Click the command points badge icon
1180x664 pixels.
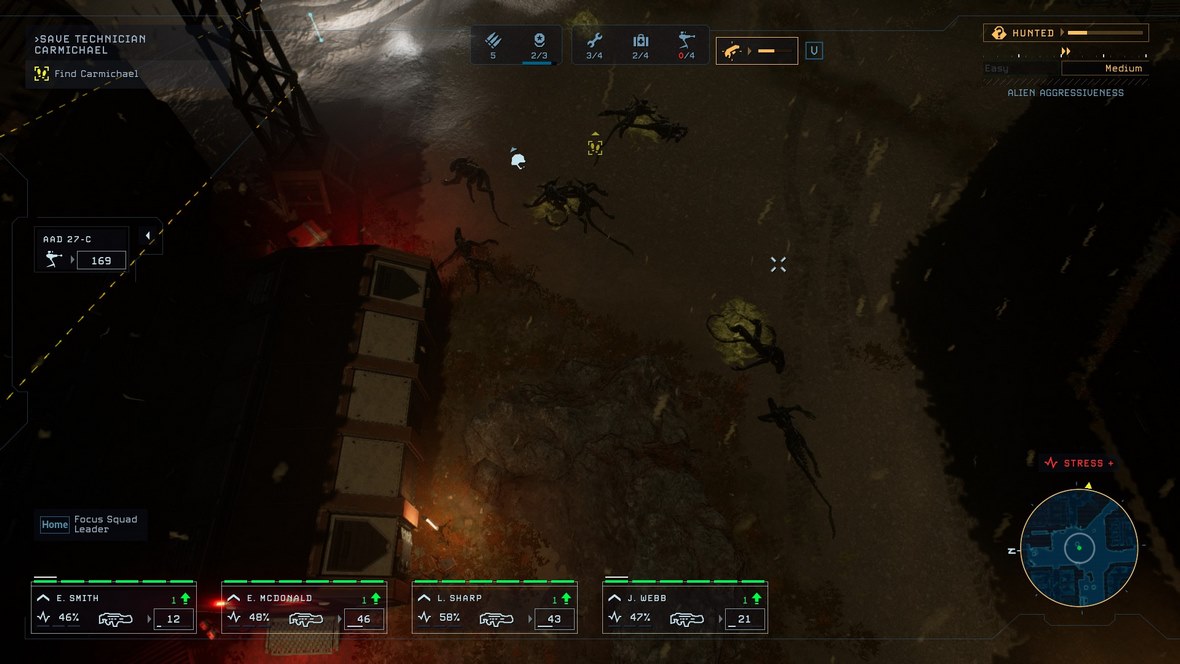[539, 41]
